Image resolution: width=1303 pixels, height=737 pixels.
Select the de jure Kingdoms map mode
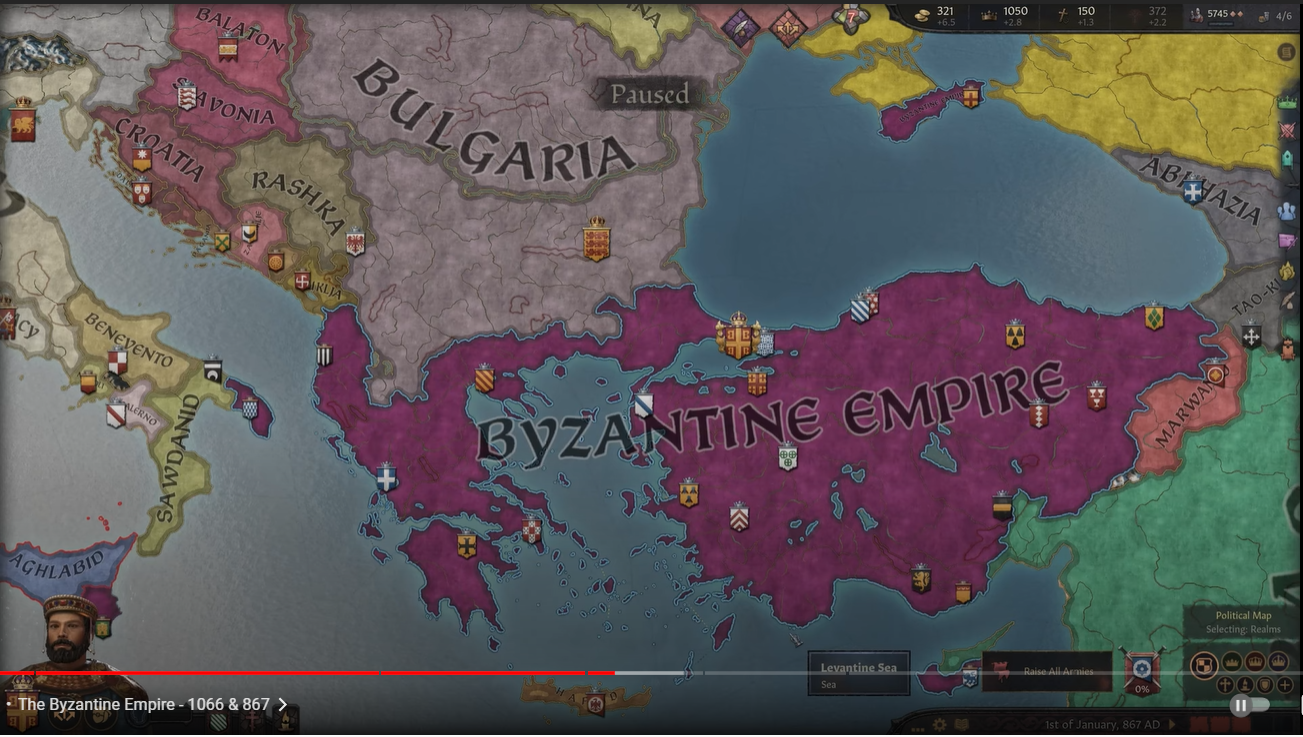pos(1255,662)
